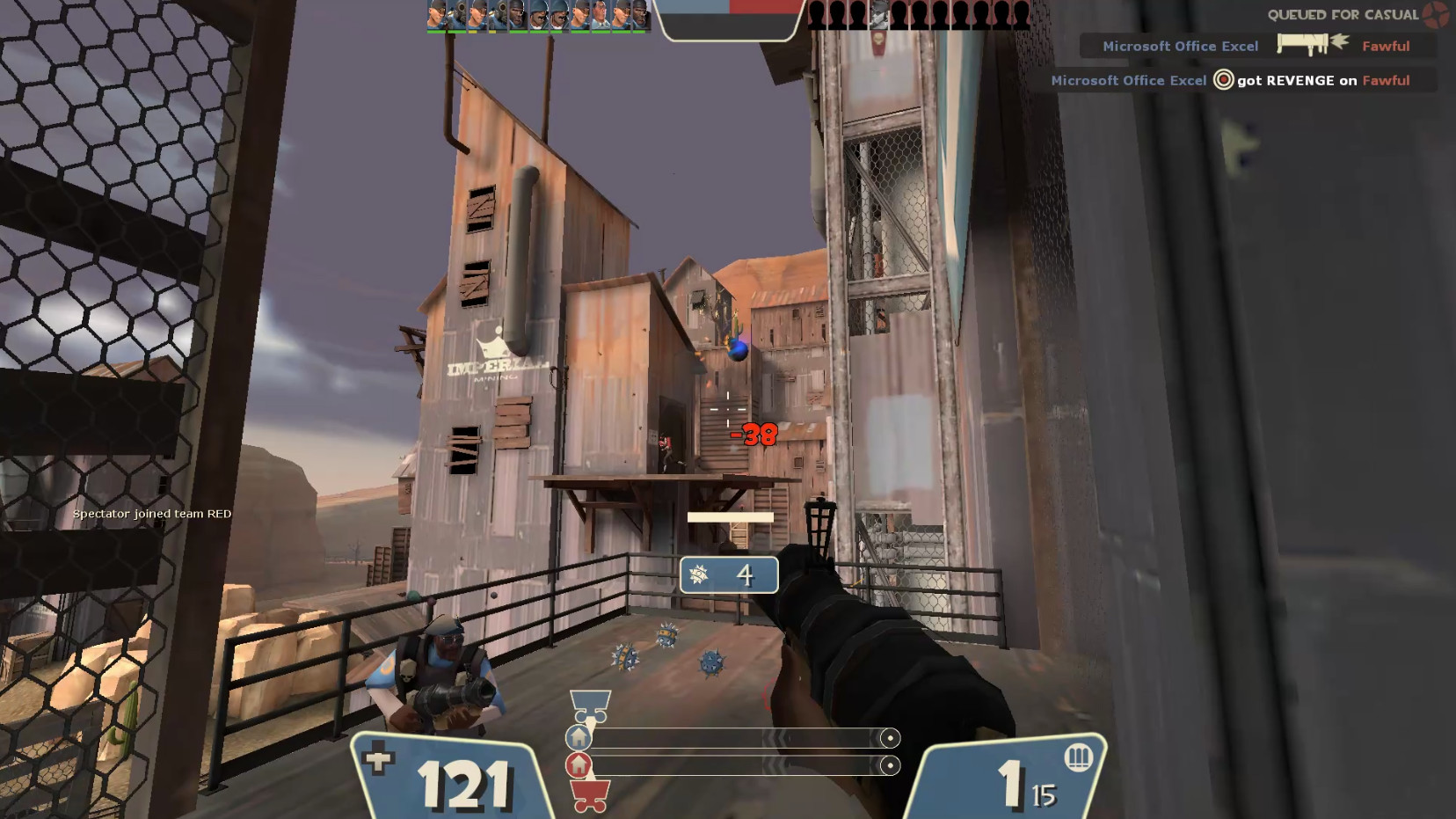This screenshot has width=1456, height=819.
Task: Click the Microsoft Office Excel player name
Action: [x=1182, y=46]
